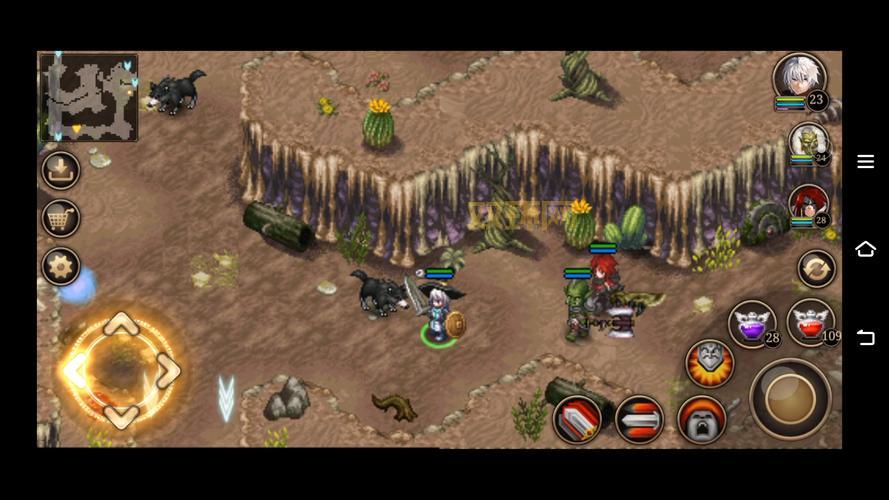Image resolution: width=889 pixels, height=500 pixels.
Task: Hit the large round attack button
Action: click(790, 398)
